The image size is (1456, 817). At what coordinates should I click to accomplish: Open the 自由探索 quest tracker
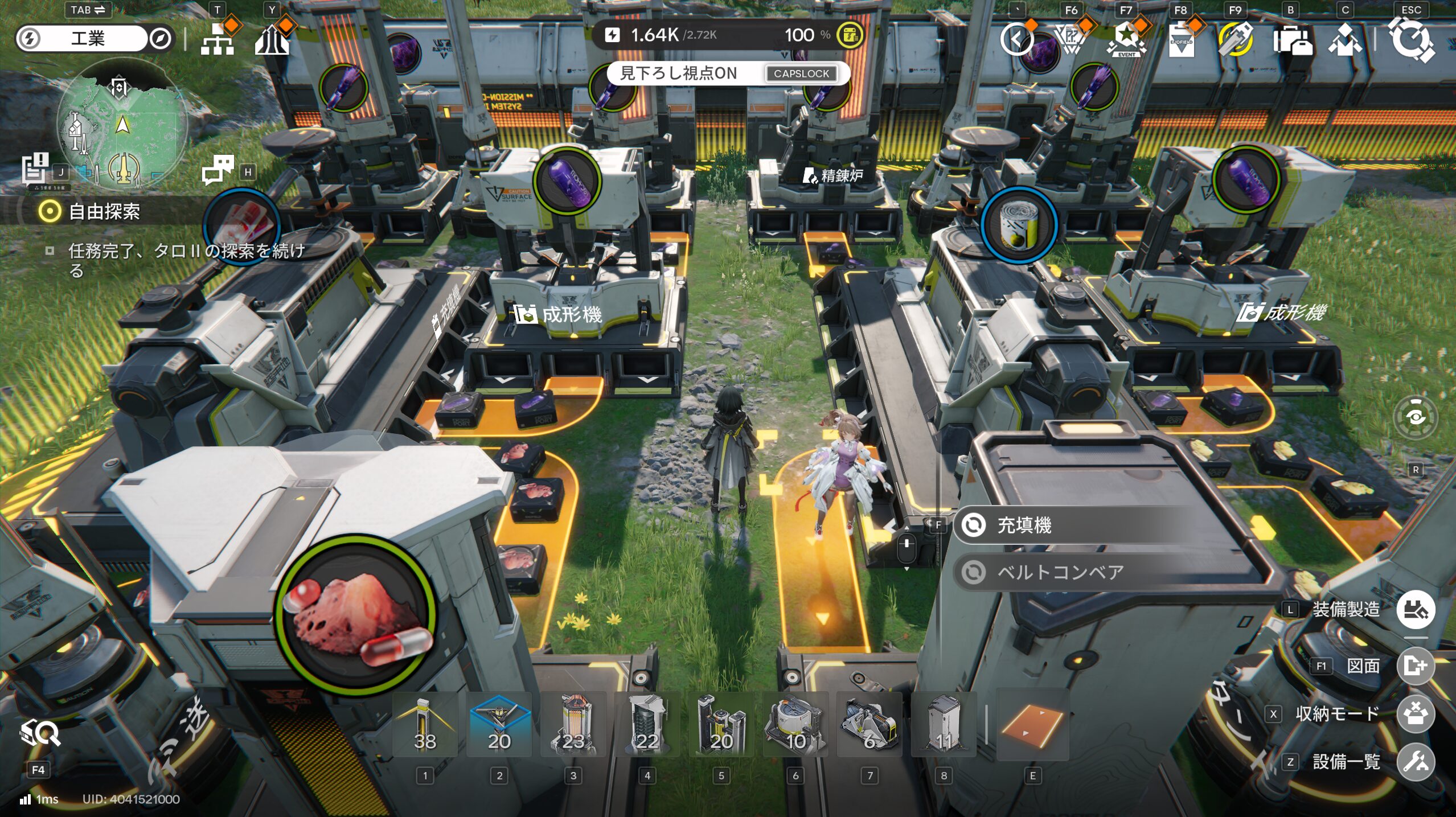pos(104,212)
